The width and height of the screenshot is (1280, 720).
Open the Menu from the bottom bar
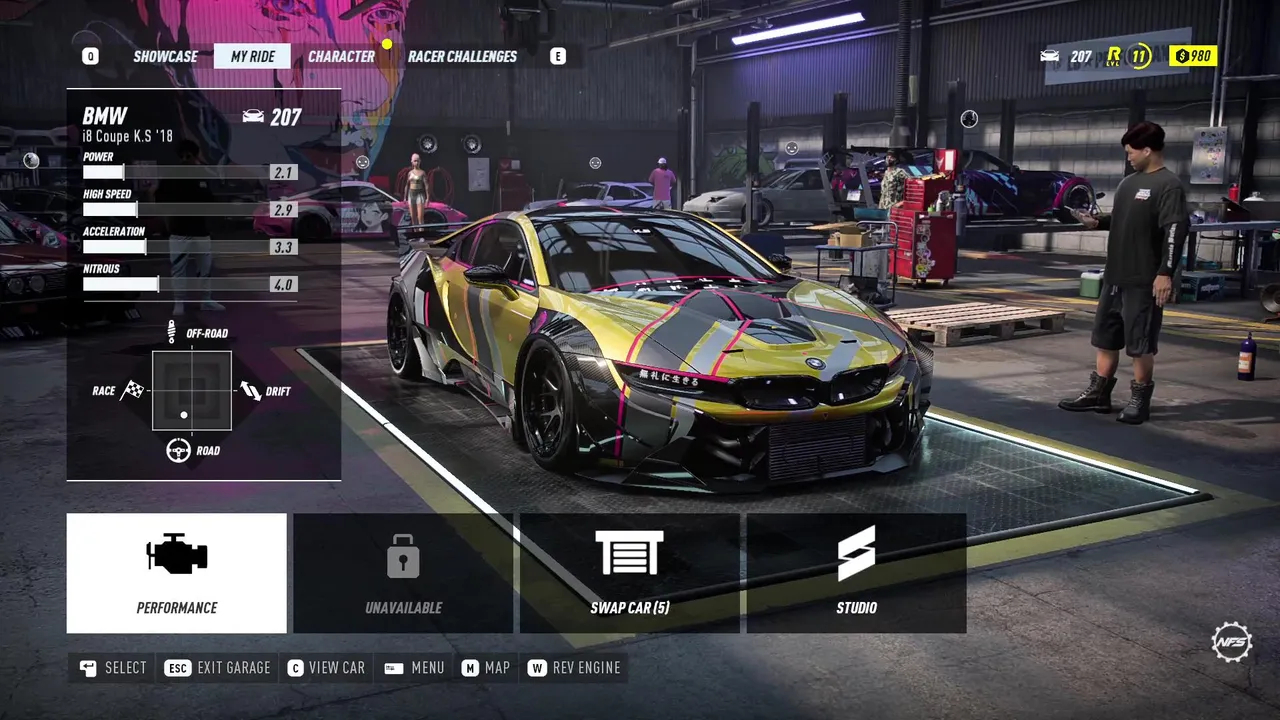pos(414,668)
